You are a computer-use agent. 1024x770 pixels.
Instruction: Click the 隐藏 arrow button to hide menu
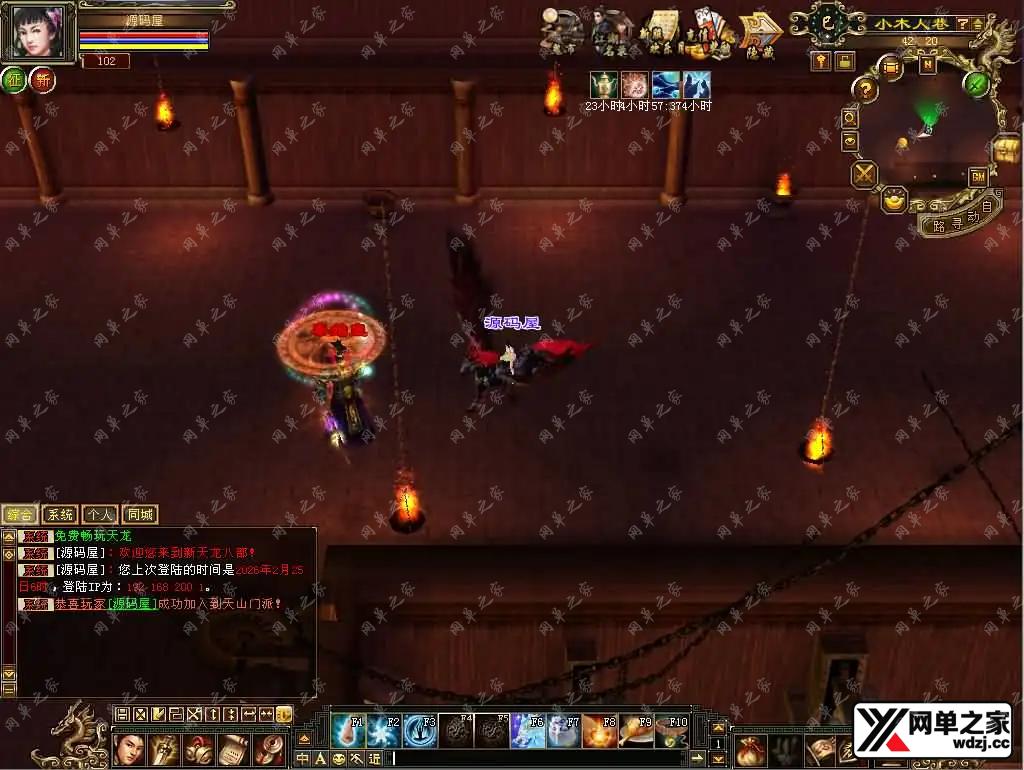pyautogui.click(x=761, y=35)
